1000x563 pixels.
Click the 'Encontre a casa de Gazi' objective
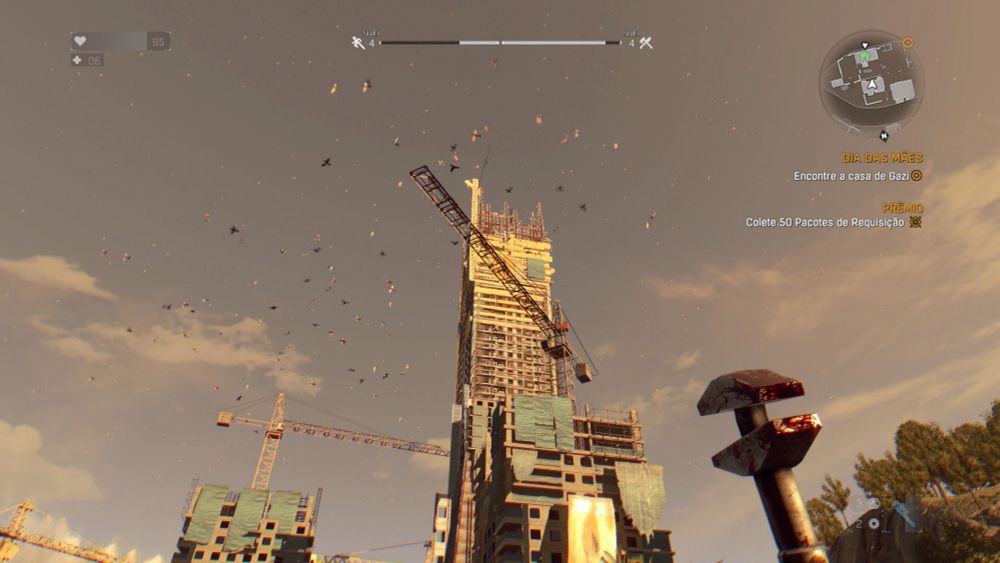point(850,176)
